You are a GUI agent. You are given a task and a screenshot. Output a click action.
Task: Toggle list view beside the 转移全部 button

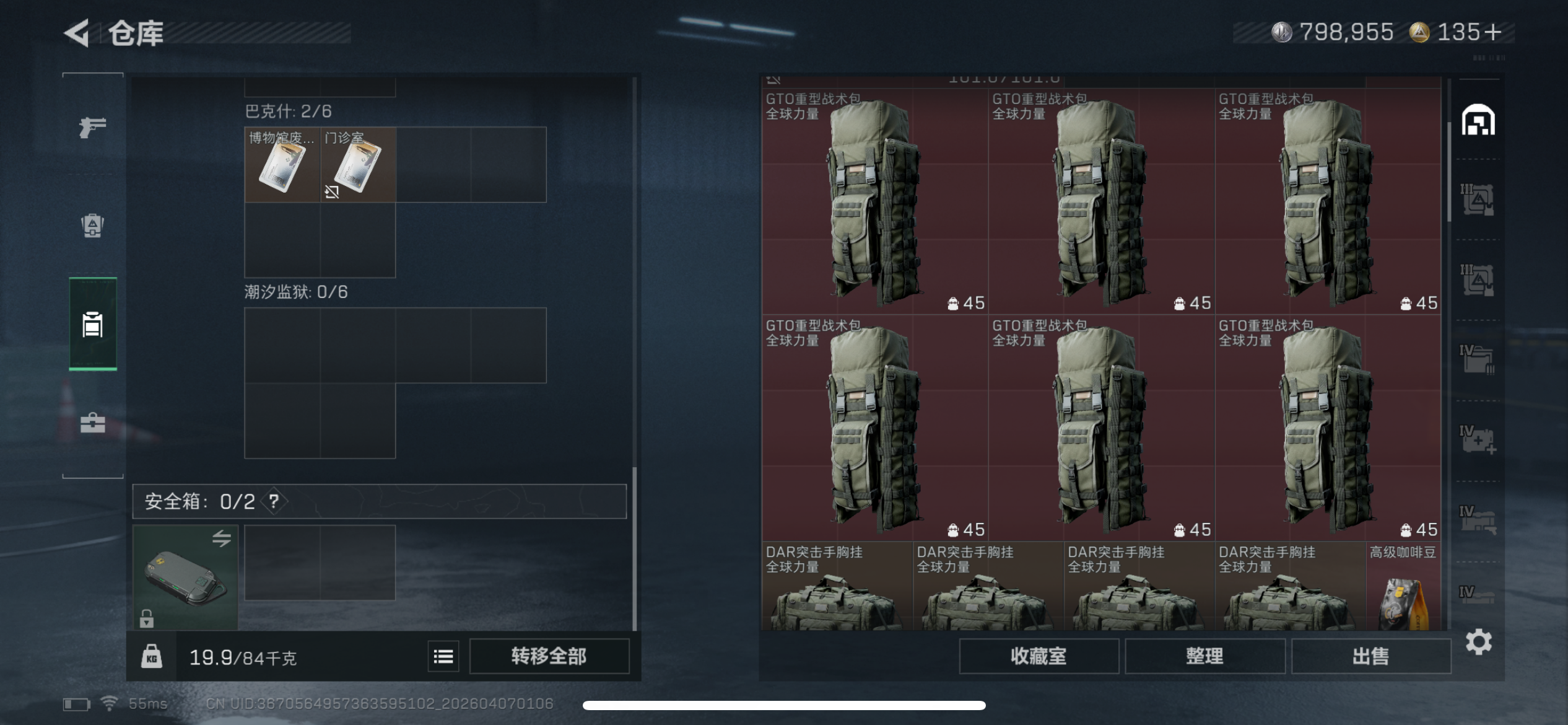click(442, 656)
